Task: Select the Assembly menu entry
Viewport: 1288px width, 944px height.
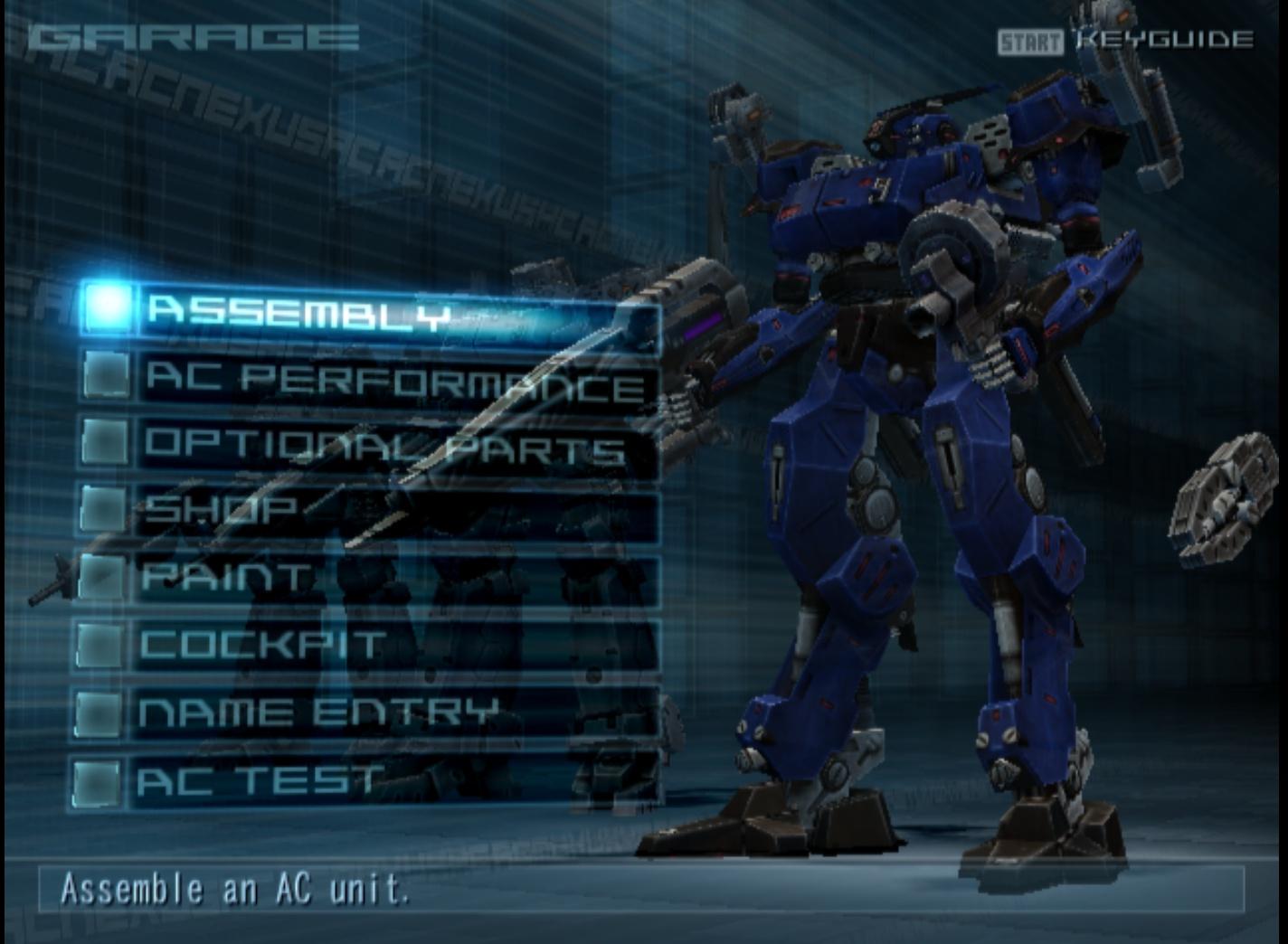Action: [371, 310]
